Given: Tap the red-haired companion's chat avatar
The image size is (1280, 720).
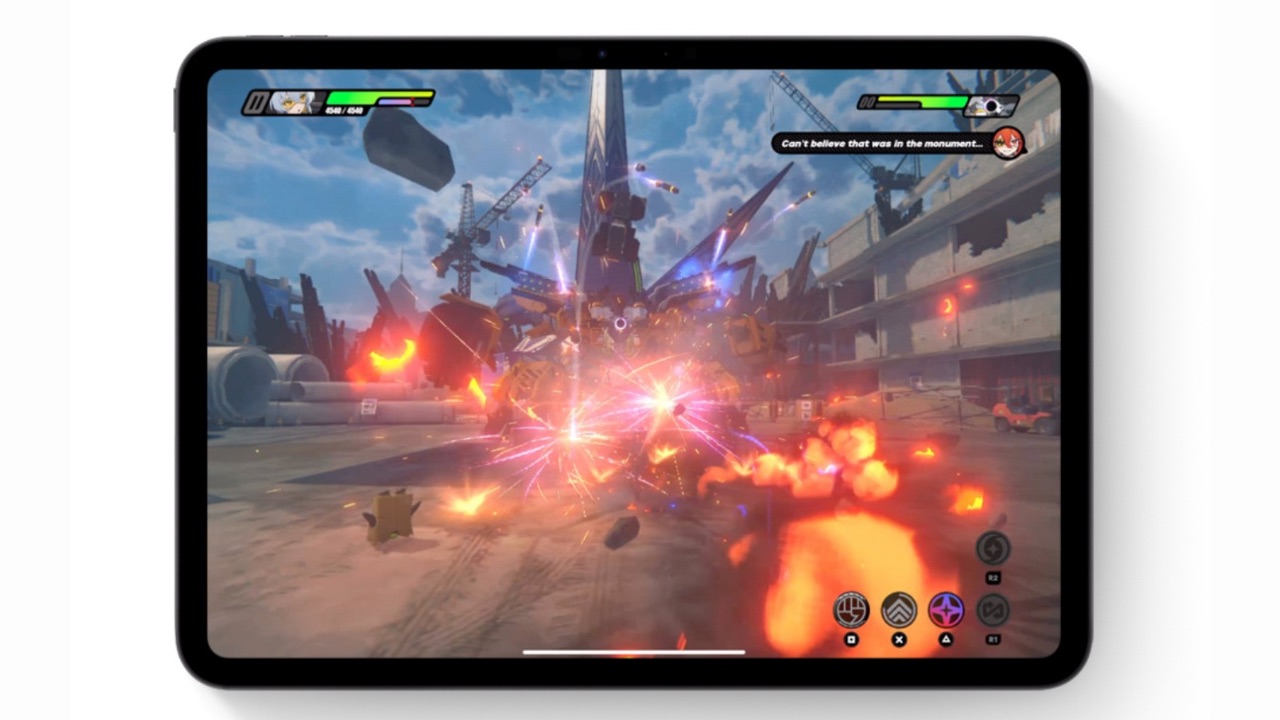Looking at the screenshot, I should pyautogui.click(x=1006, y=143).
